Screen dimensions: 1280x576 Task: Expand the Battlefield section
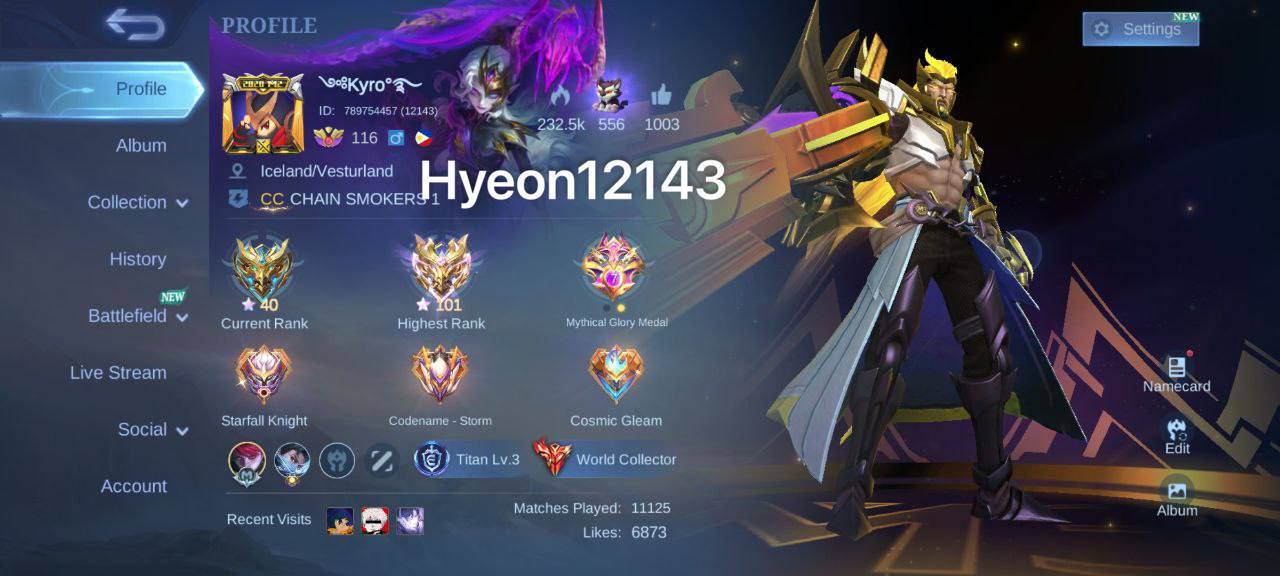(x=137, y=316)
